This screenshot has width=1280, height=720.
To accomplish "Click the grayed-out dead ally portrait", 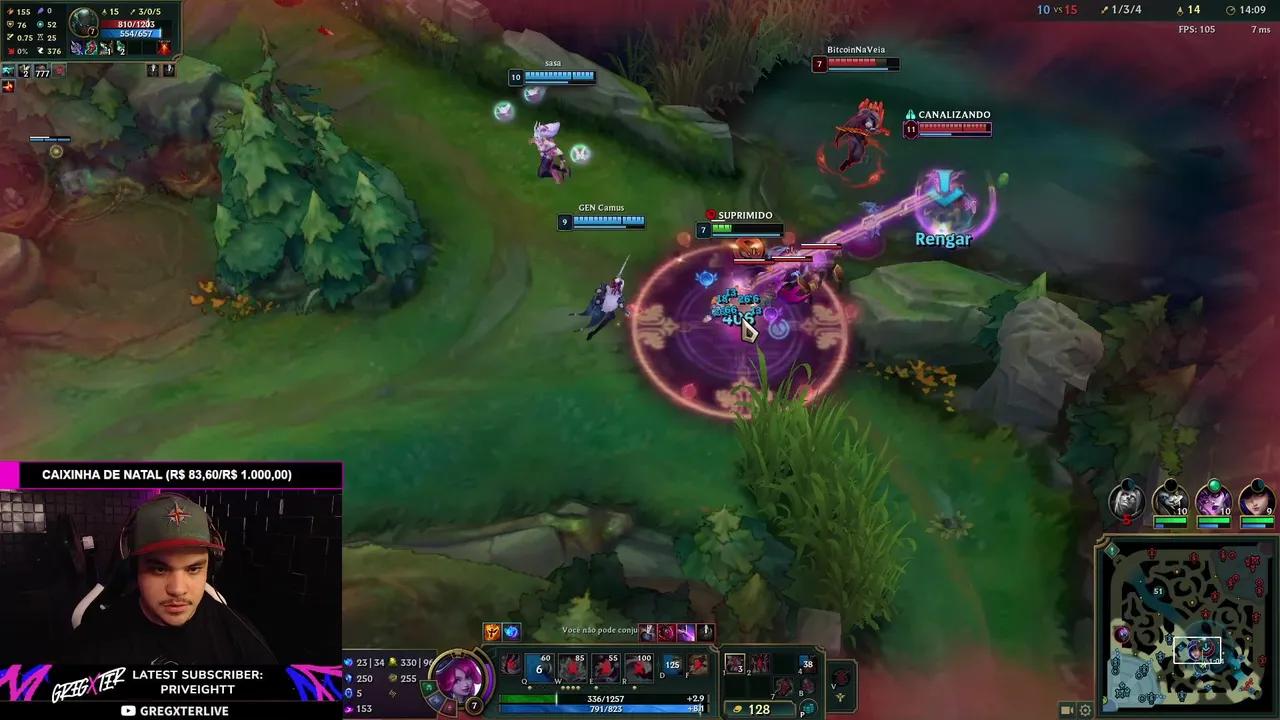I will pyautogui.click(x=1127, y=503).
